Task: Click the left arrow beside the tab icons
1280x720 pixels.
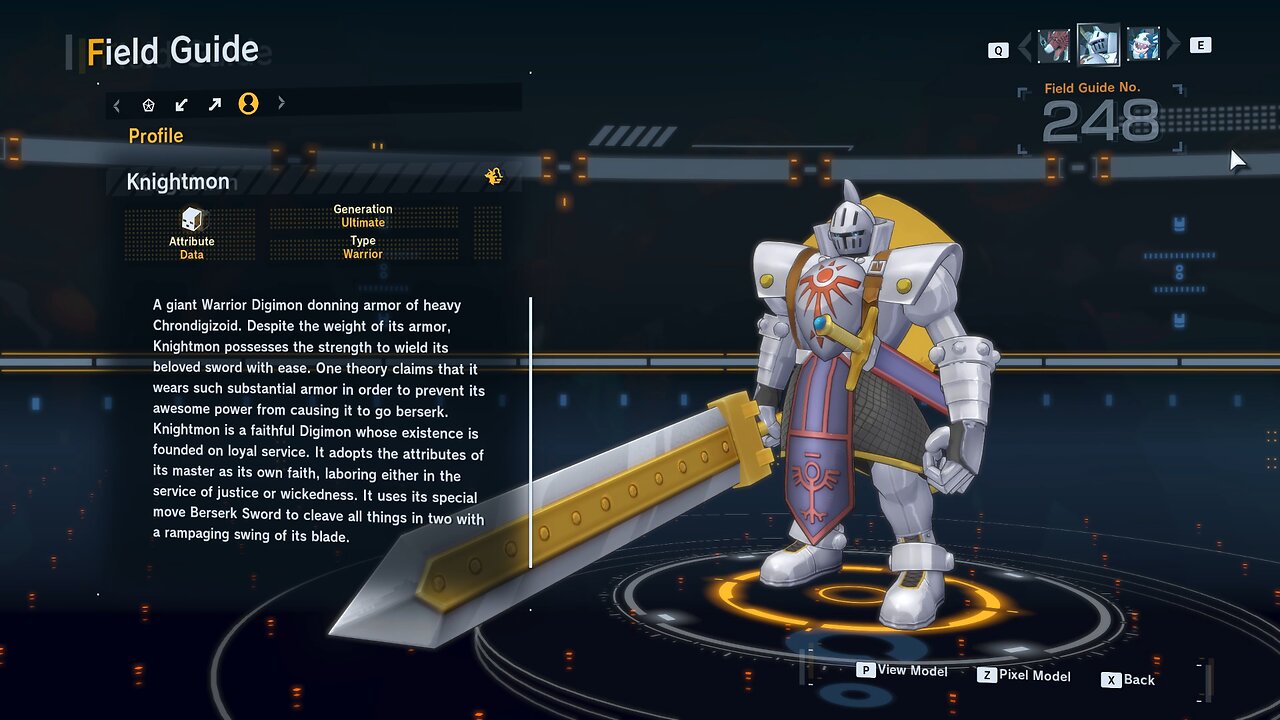Action: click(117, 104)
